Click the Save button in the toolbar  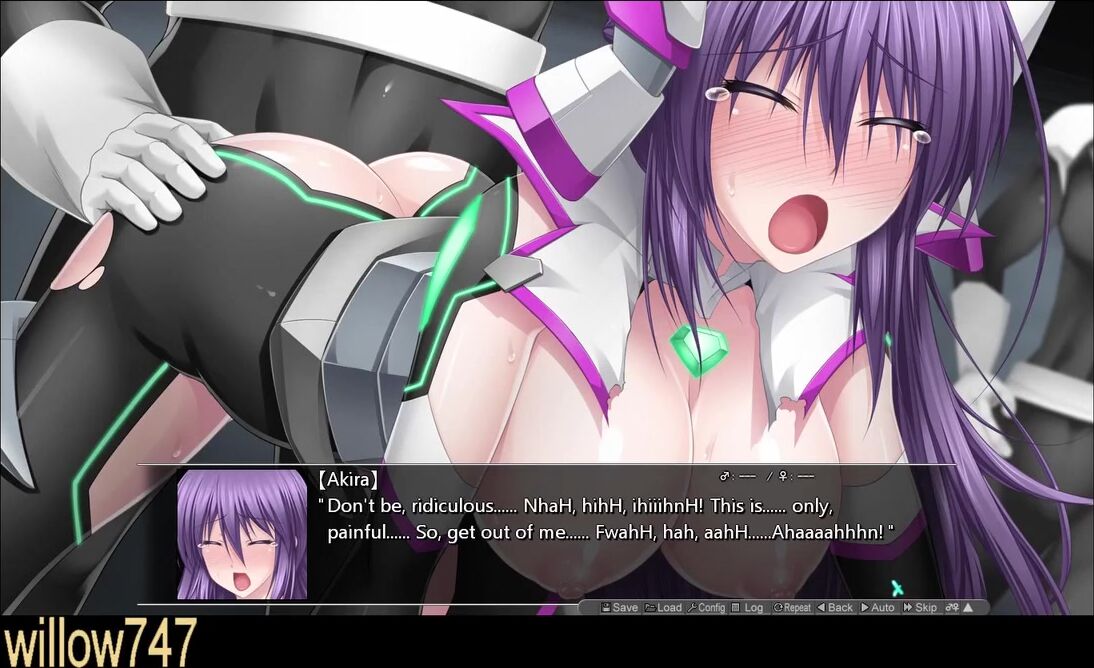click(619, 607)
